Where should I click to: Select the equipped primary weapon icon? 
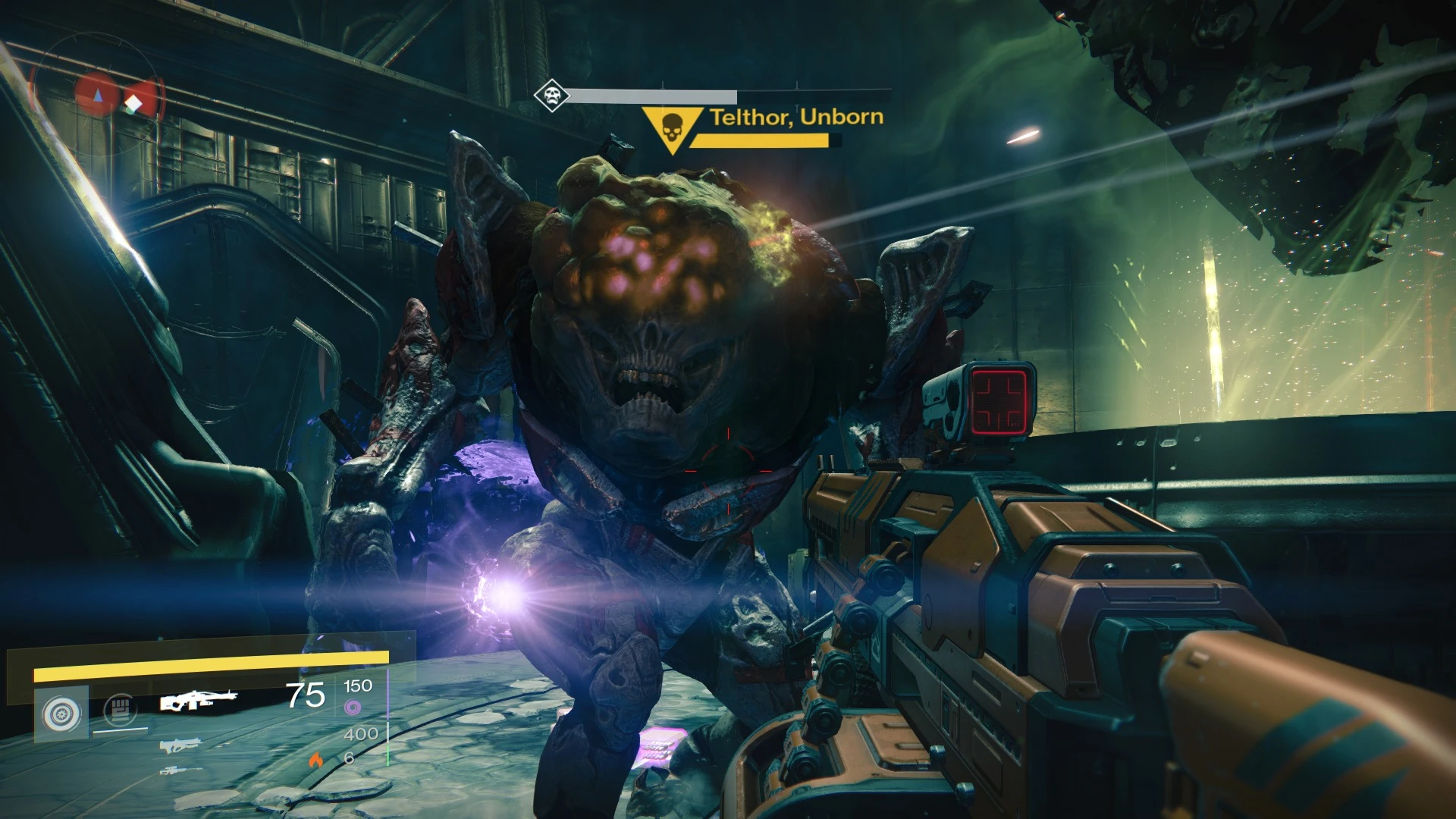click(198, 701)
